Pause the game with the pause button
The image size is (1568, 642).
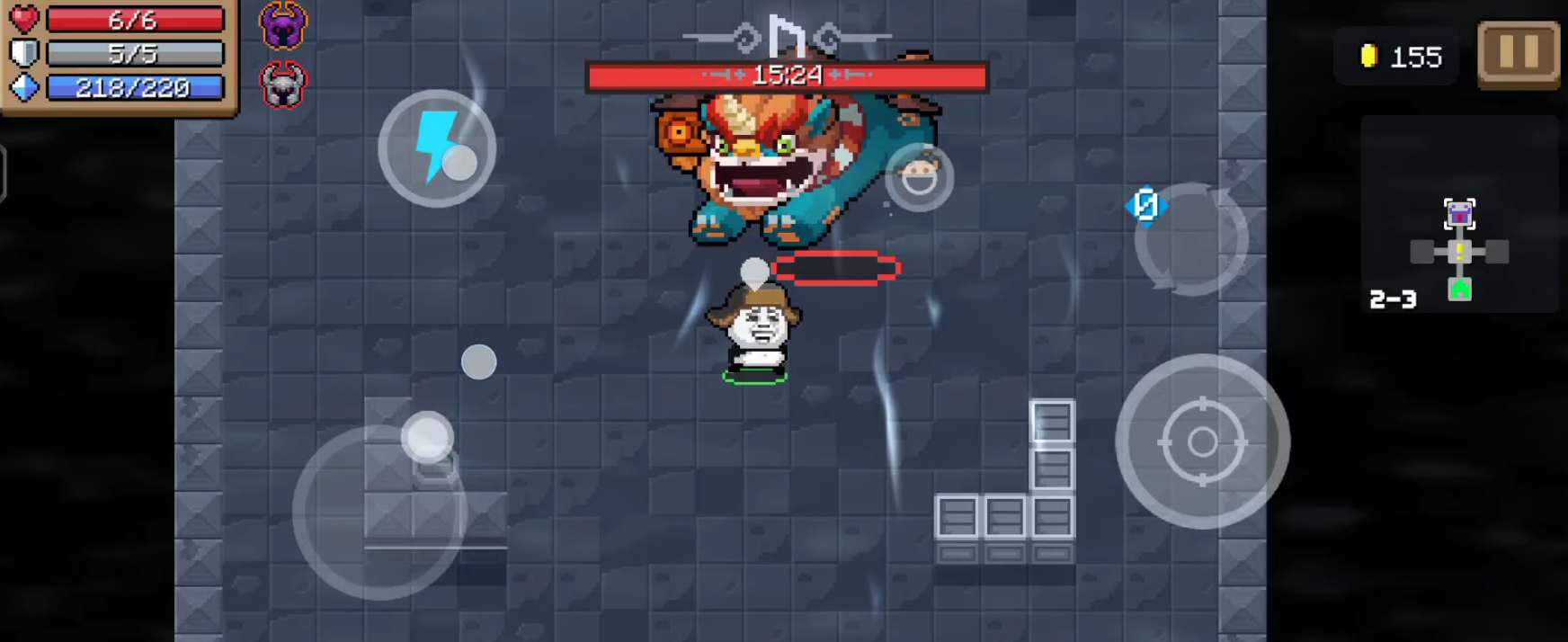(1519, 54)
